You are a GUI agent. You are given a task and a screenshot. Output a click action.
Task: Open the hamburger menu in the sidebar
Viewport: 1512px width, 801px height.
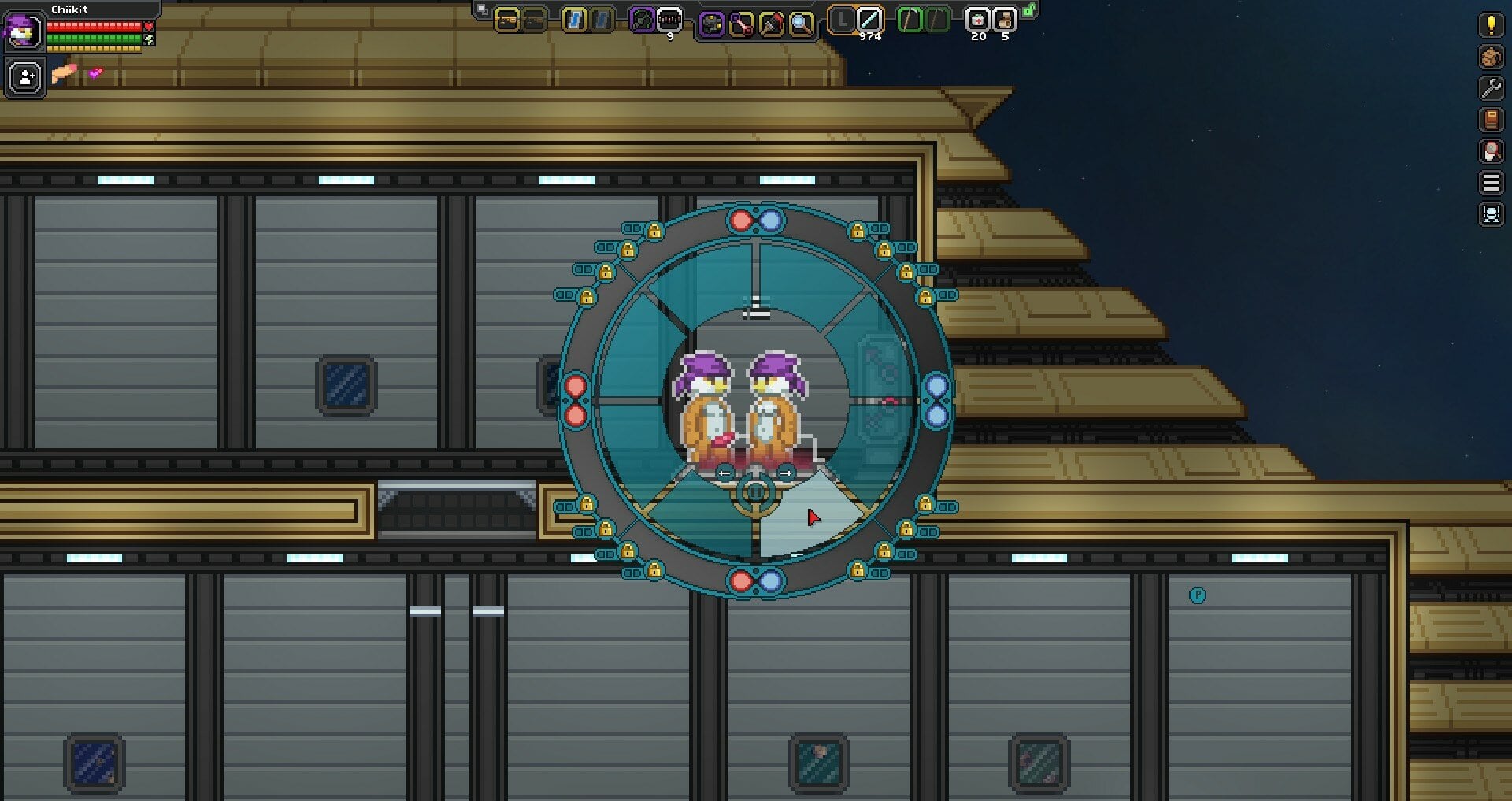(1490, 183)
